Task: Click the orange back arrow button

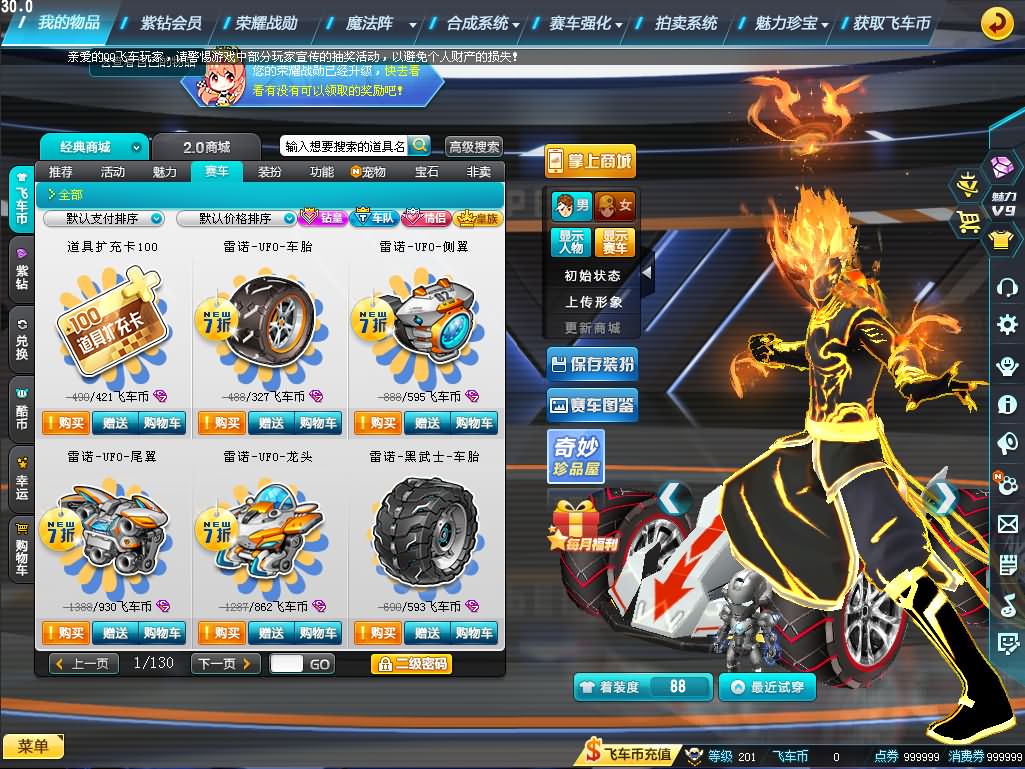Action: 996,23
